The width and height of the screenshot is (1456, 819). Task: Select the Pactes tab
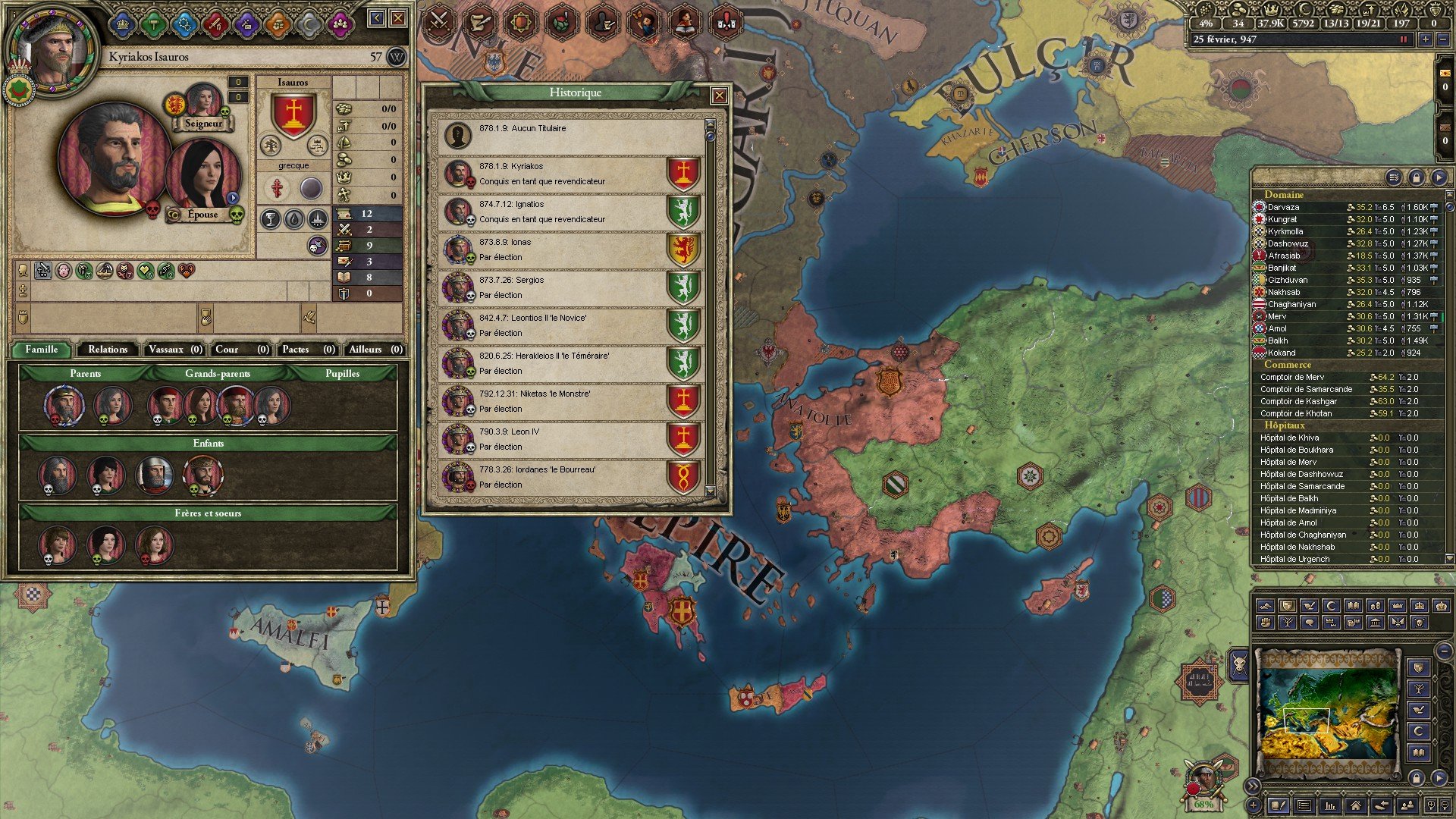(x=307, y=350)
